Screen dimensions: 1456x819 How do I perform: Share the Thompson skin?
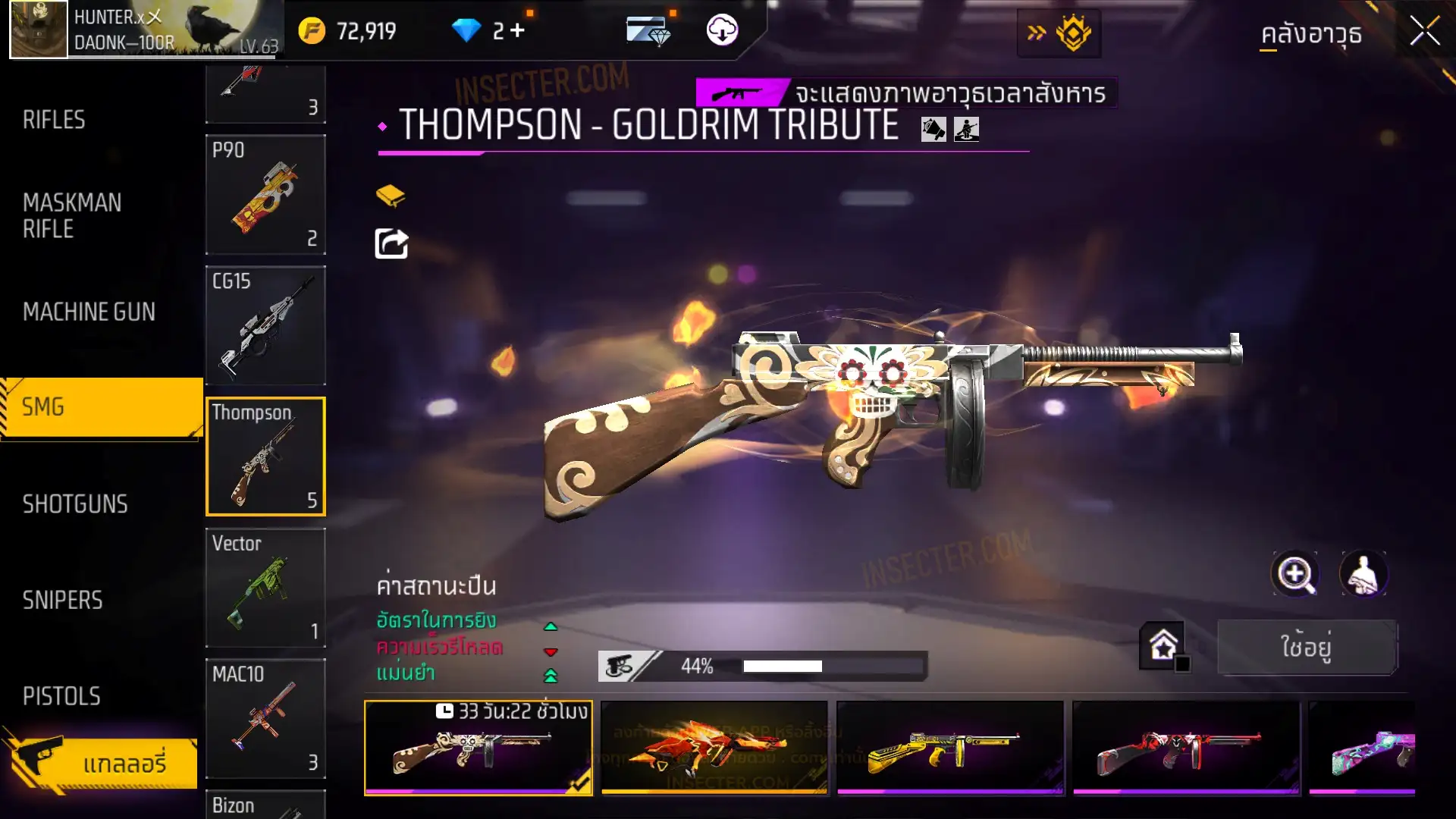point(391,244)
